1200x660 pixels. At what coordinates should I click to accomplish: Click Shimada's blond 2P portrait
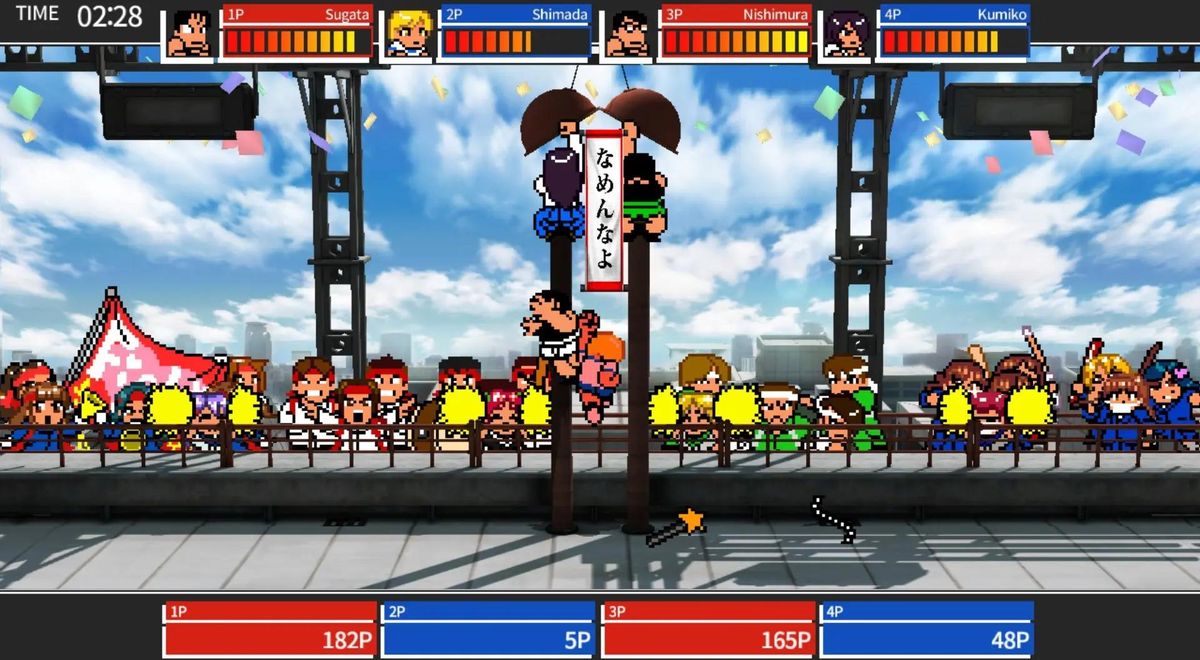pyautogui.click(x=409, y=33)
